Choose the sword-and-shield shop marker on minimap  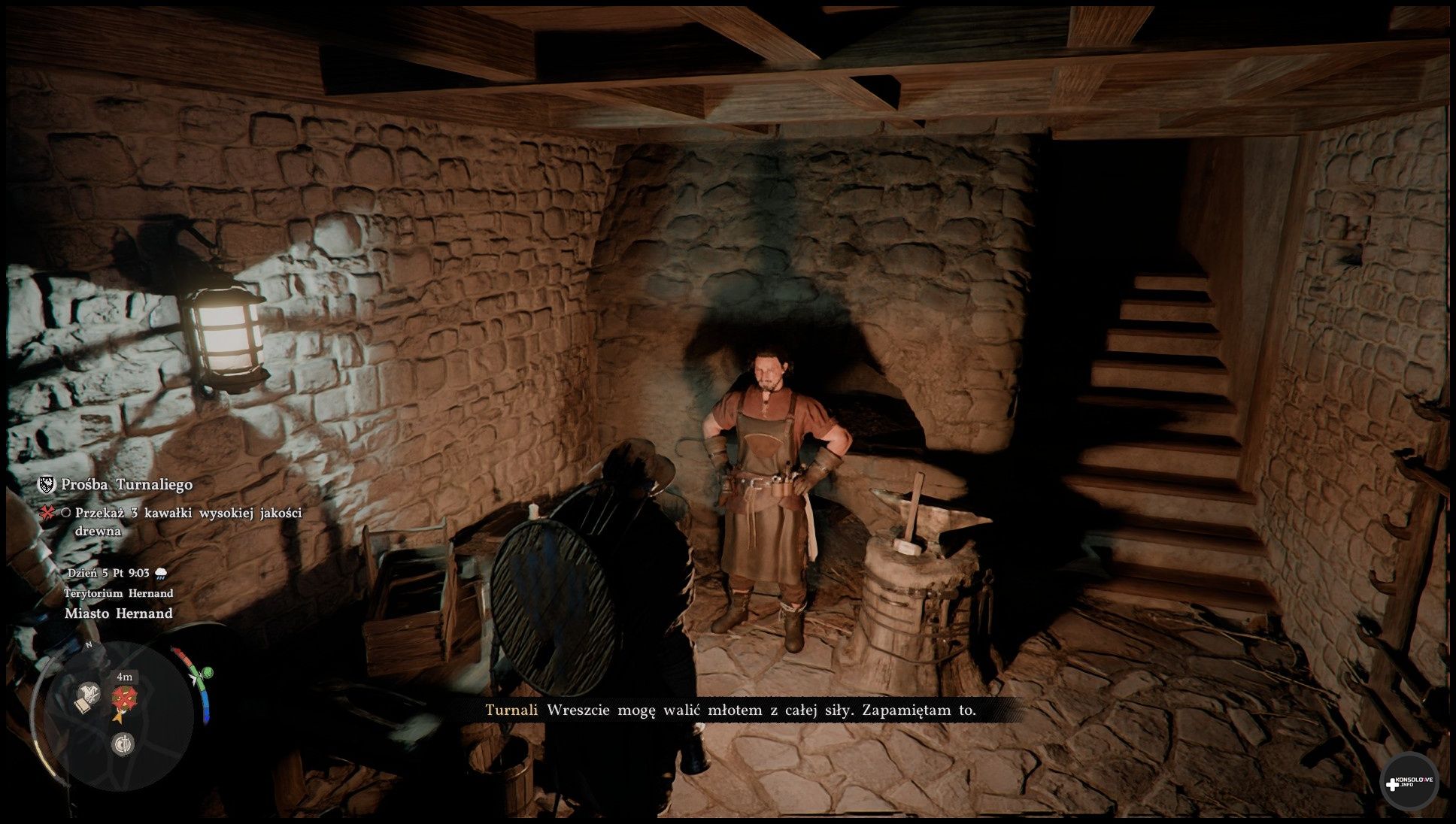[x=123, y=744]
